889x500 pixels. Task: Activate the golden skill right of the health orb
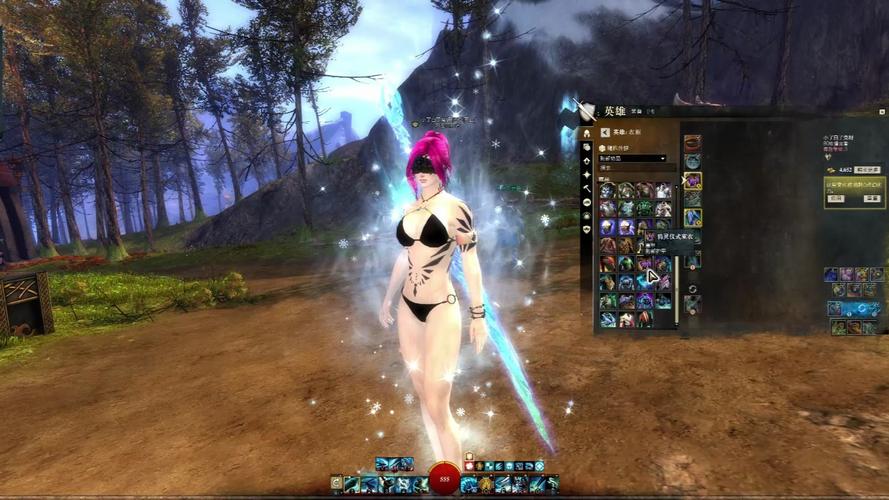[x=484, y=484]
